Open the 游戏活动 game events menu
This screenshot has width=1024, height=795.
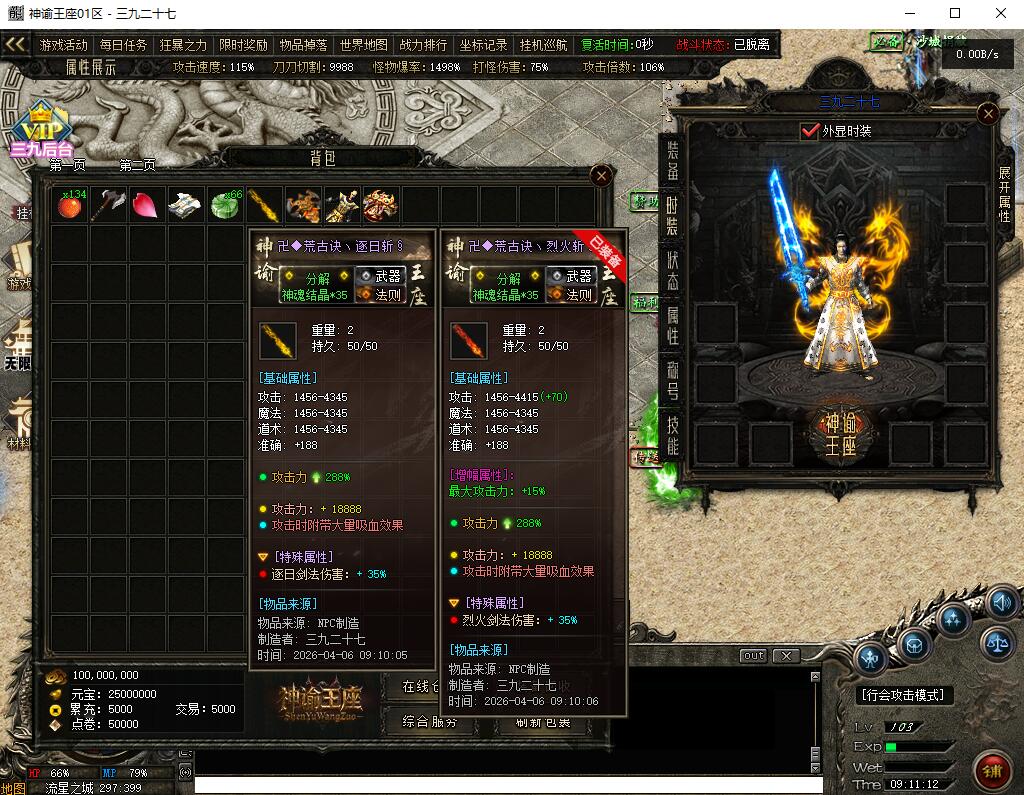coord(64,45)
